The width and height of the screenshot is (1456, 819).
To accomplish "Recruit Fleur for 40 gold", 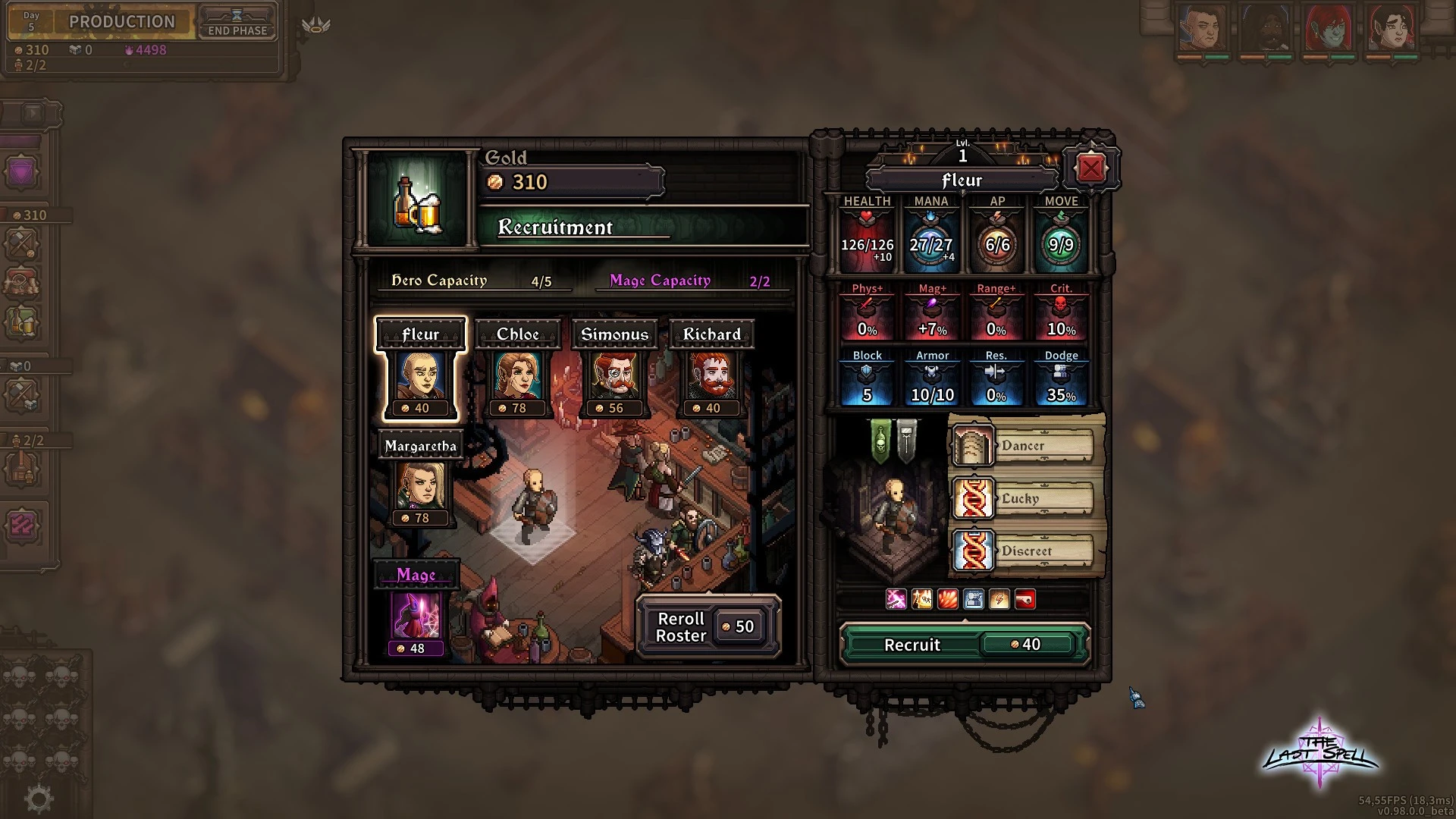I will [964, 645].
